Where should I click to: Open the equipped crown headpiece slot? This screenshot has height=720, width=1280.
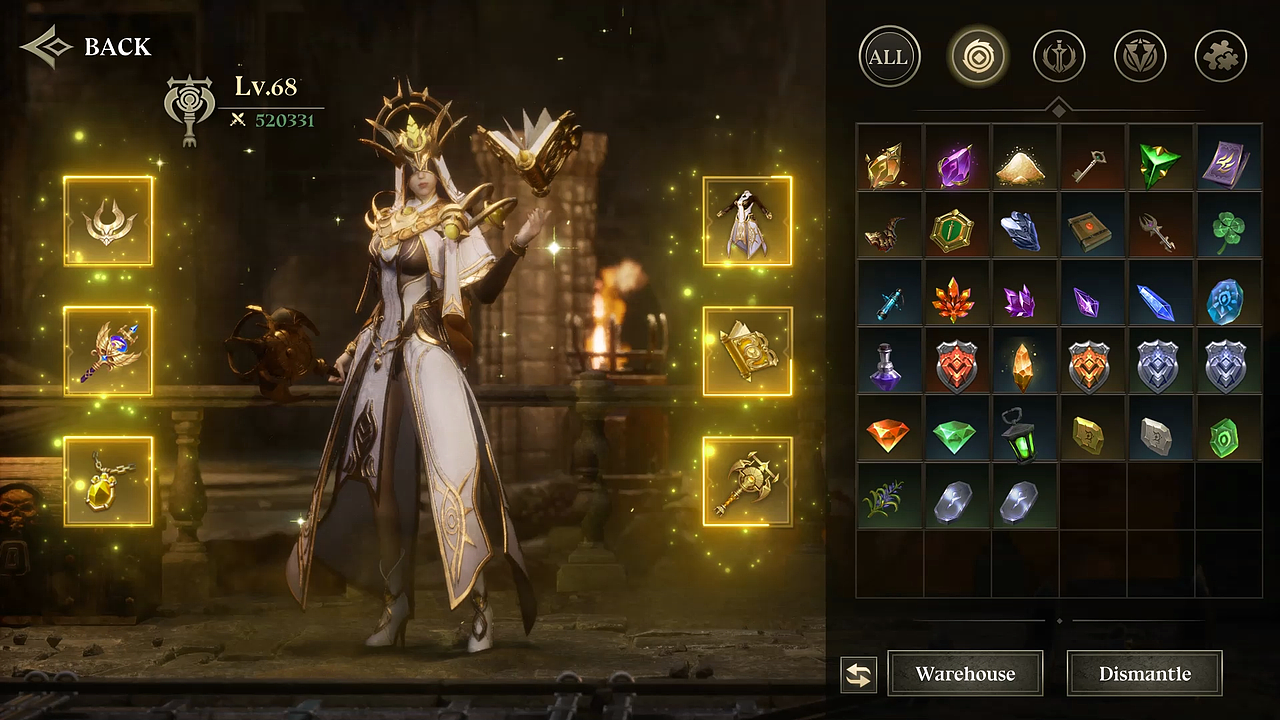(x=108, y=221)
